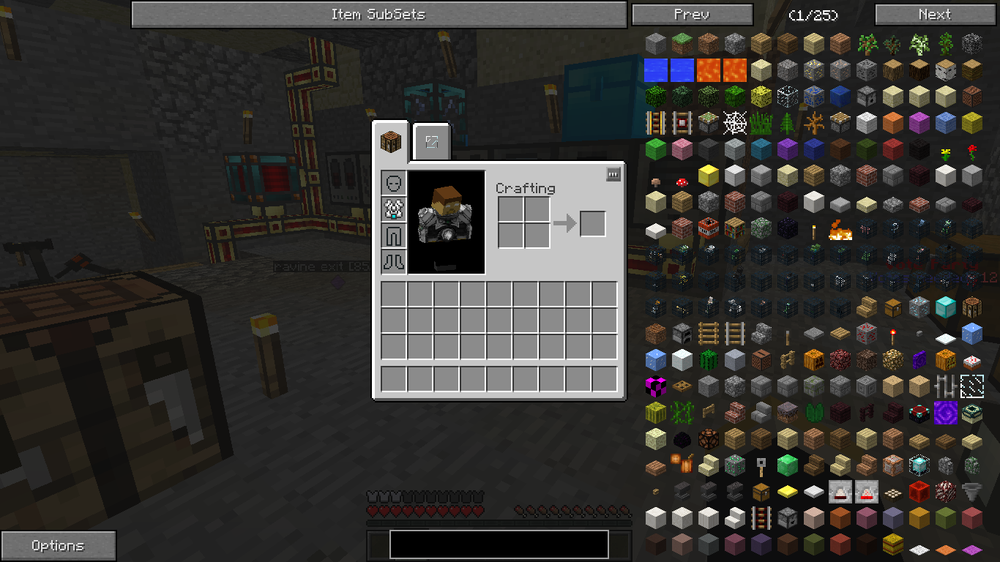
Task: Select the equipped chestplate armor slot
Action: [x=393, y=210]
